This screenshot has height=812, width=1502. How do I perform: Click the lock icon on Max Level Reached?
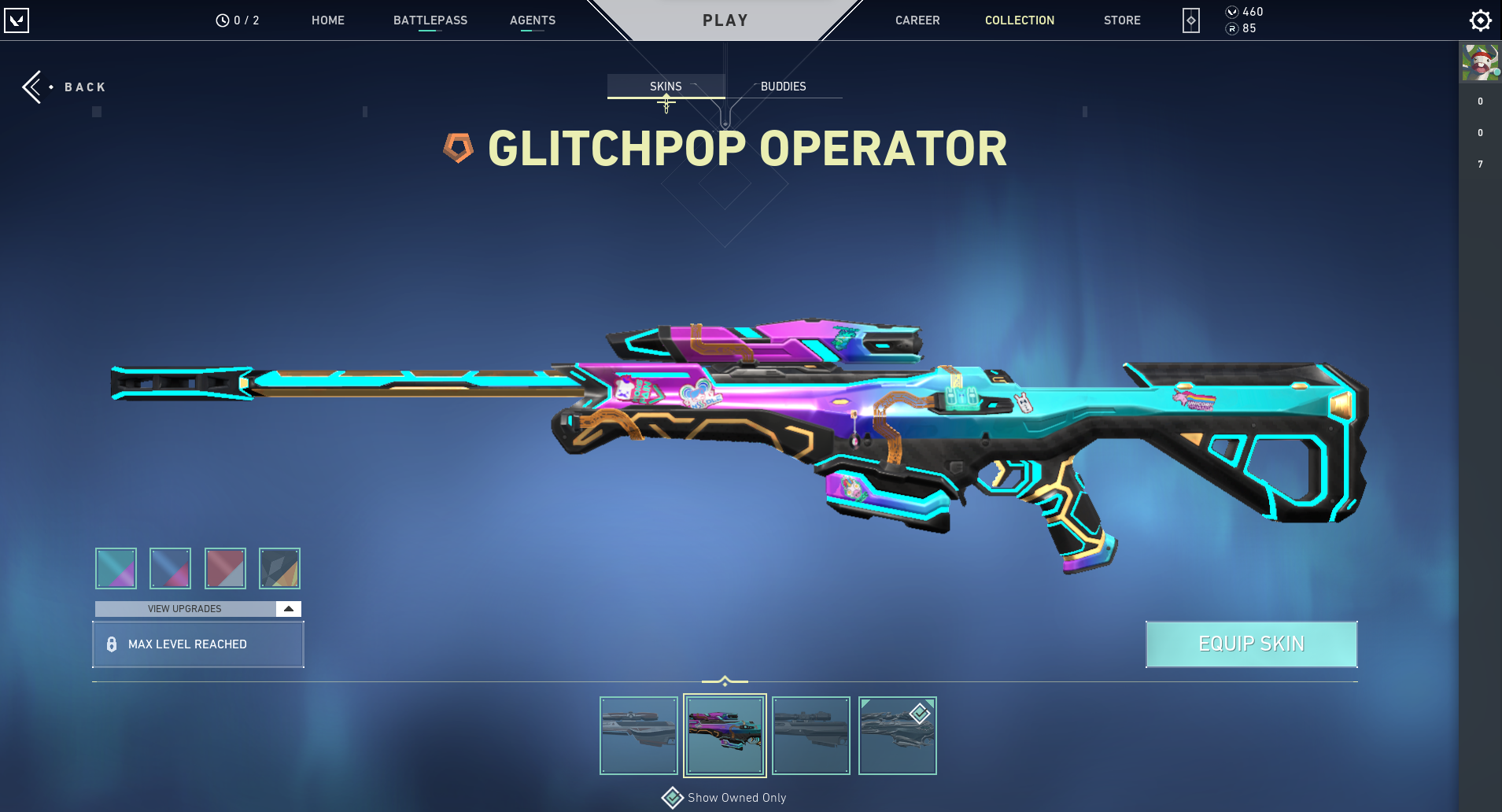click(111, 644)
